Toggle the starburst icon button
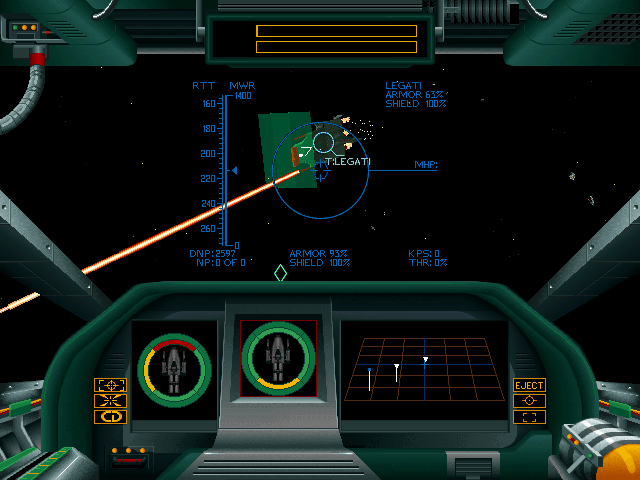Viewport: 640px width, 480px height. point(110,401)
